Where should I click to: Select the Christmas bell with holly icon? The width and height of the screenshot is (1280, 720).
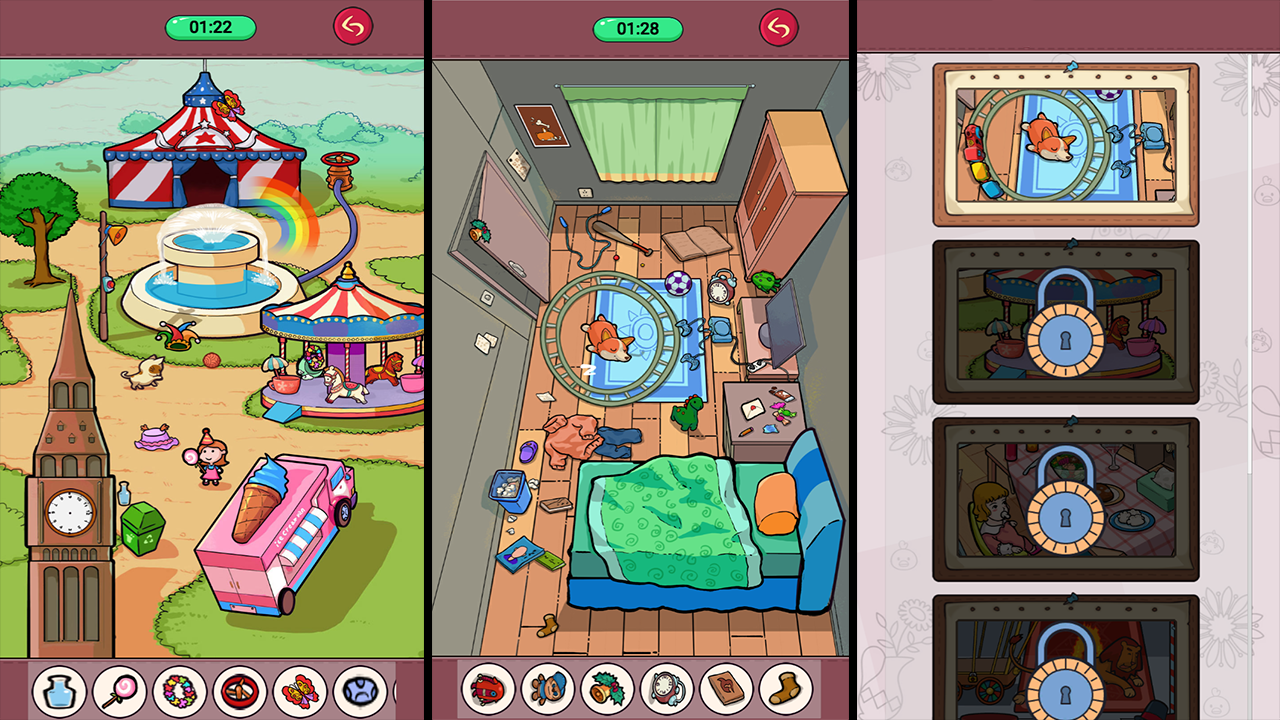coord(607,692)
